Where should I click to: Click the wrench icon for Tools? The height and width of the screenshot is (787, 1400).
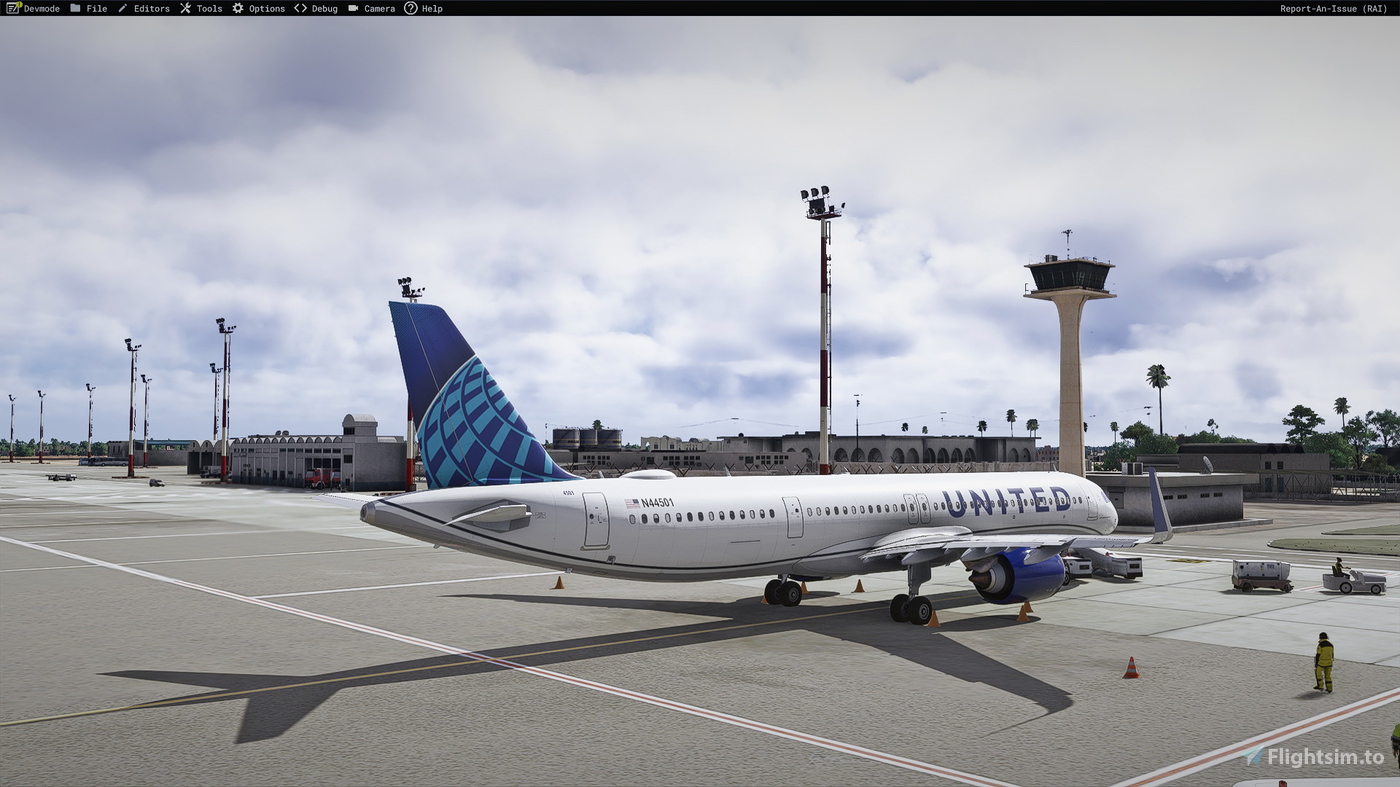[x=183, y=8]
